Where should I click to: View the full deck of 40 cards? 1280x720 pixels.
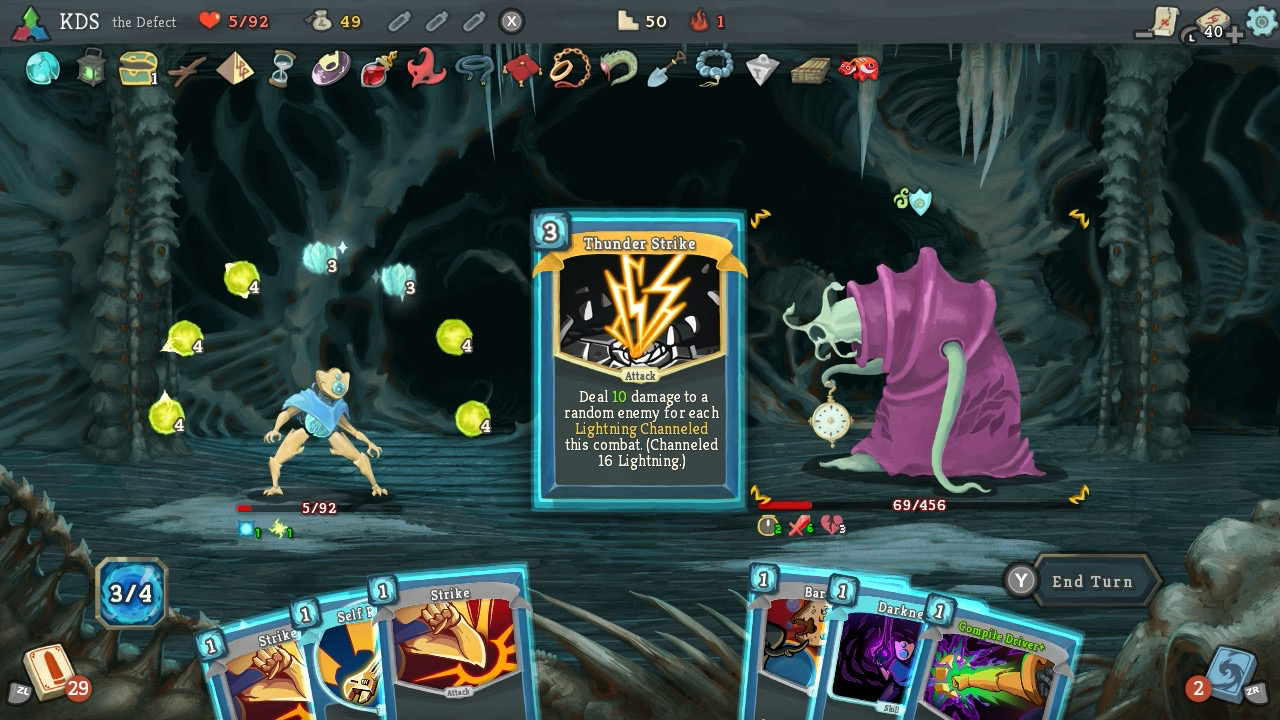pos(1213,24)
